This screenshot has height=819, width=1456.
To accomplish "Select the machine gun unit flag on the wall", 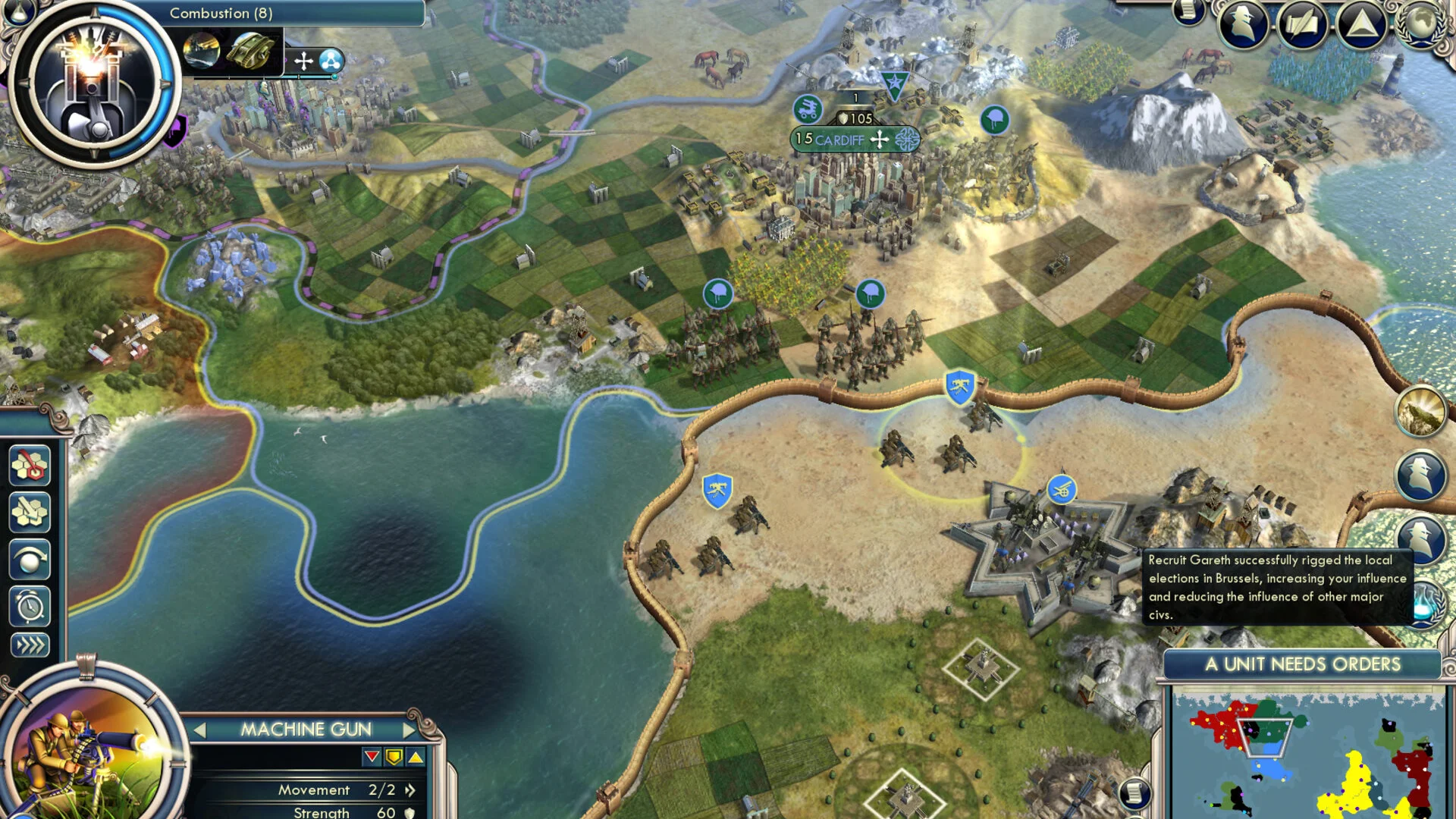I will pyautogui.click(x=959, y=387).
